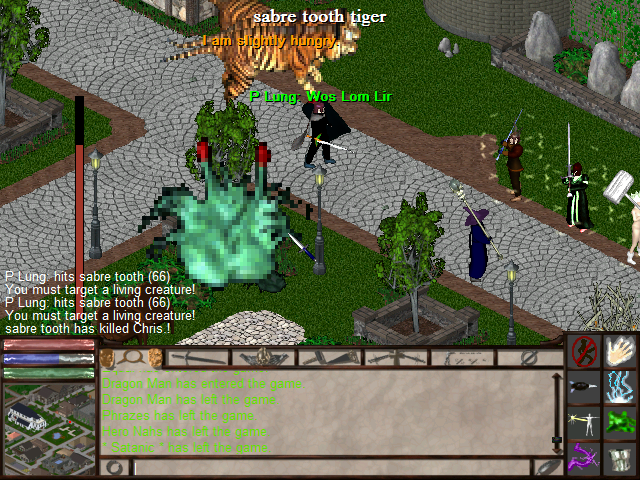640x480 pixels.
Task: Activate the purple tendril spell icon
Action: 584,459
